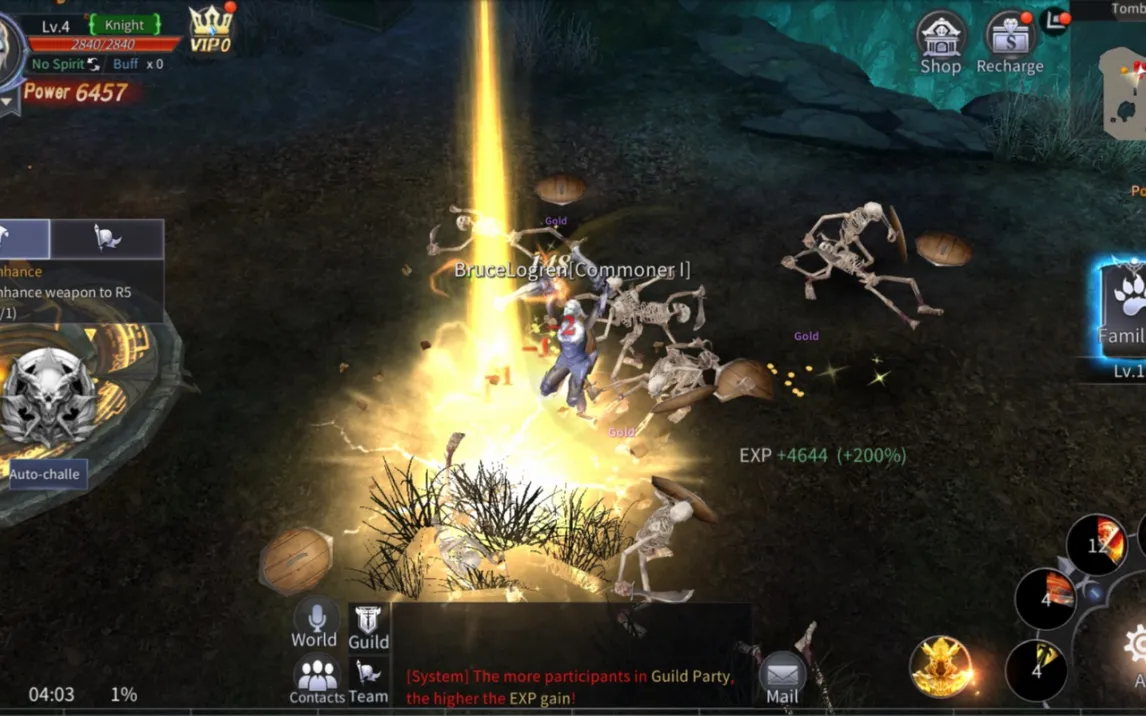Open the minimap of the tomb area

point(1123,92)
